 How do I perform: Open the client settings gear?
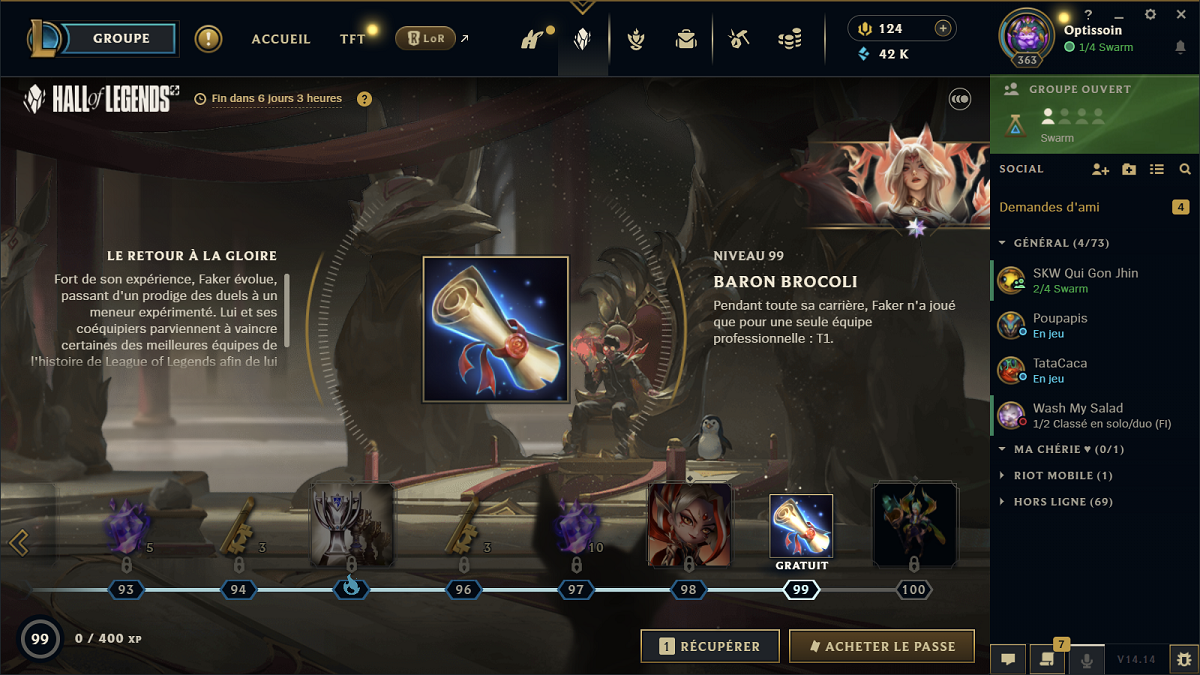pos(1150,15)
